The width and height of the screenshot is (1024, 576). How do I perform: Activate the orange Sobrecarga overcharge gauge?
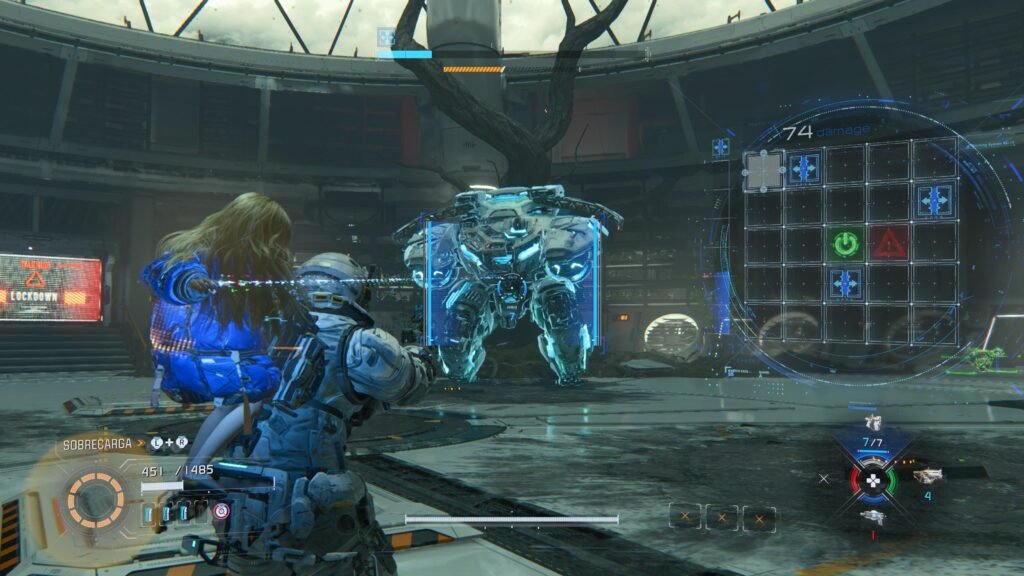[x=96, y=498]
